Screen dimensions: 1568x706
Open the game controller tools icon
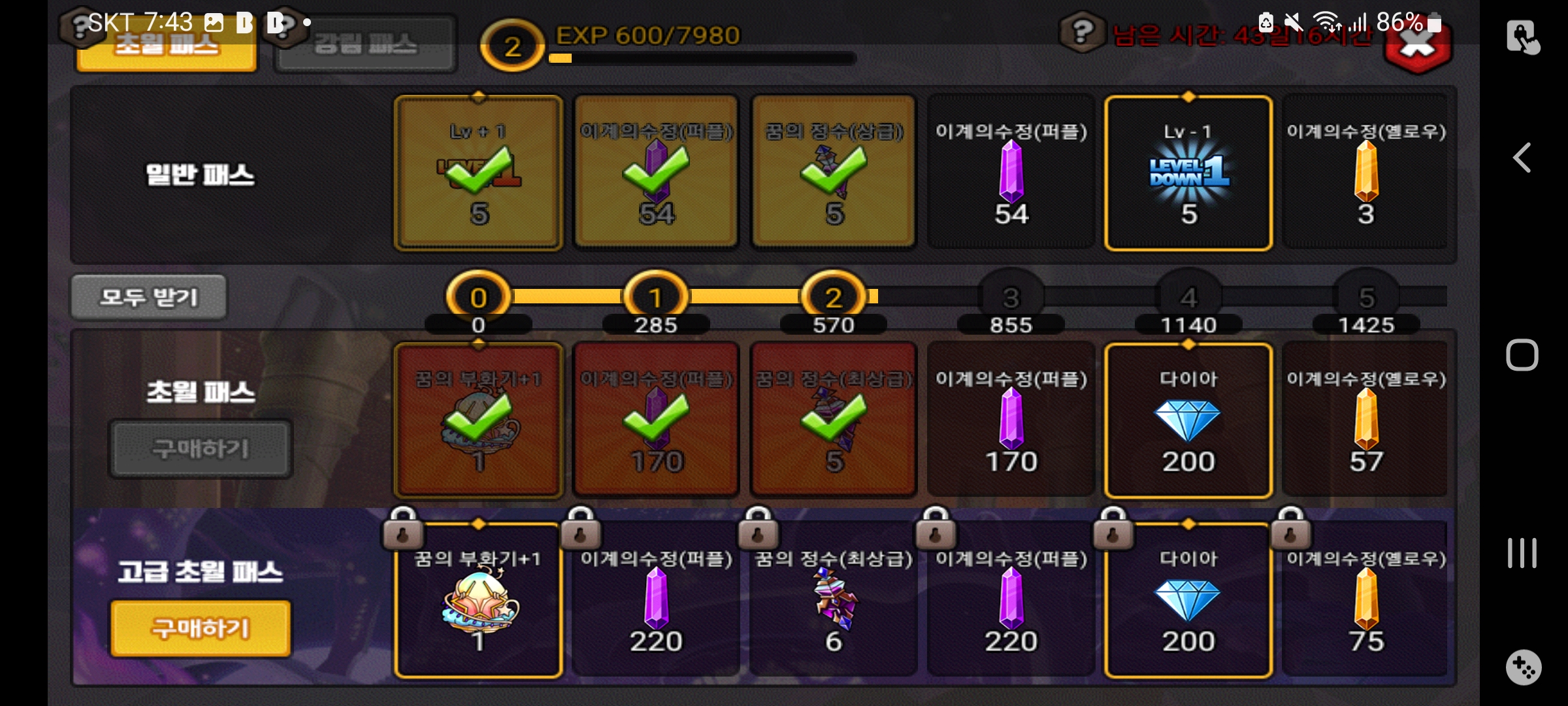point(1523,667)
